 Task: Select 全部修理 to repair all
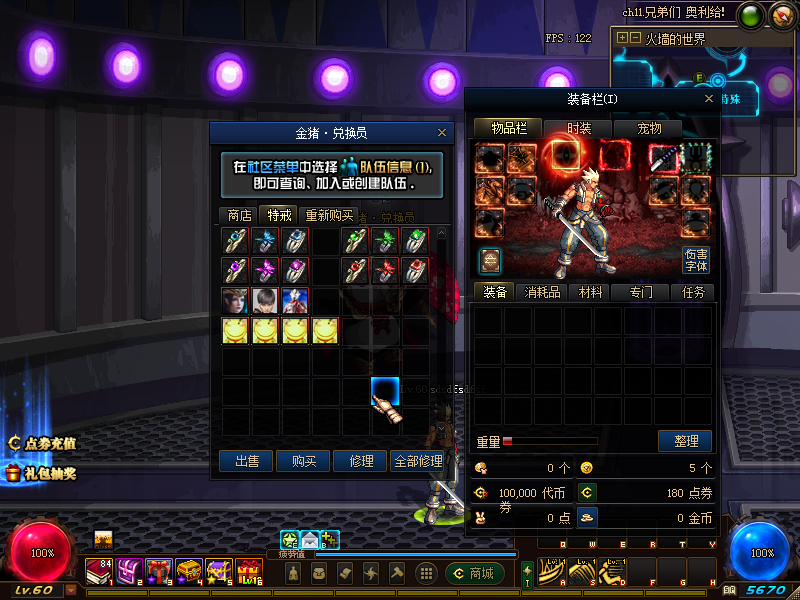point(418,461)
